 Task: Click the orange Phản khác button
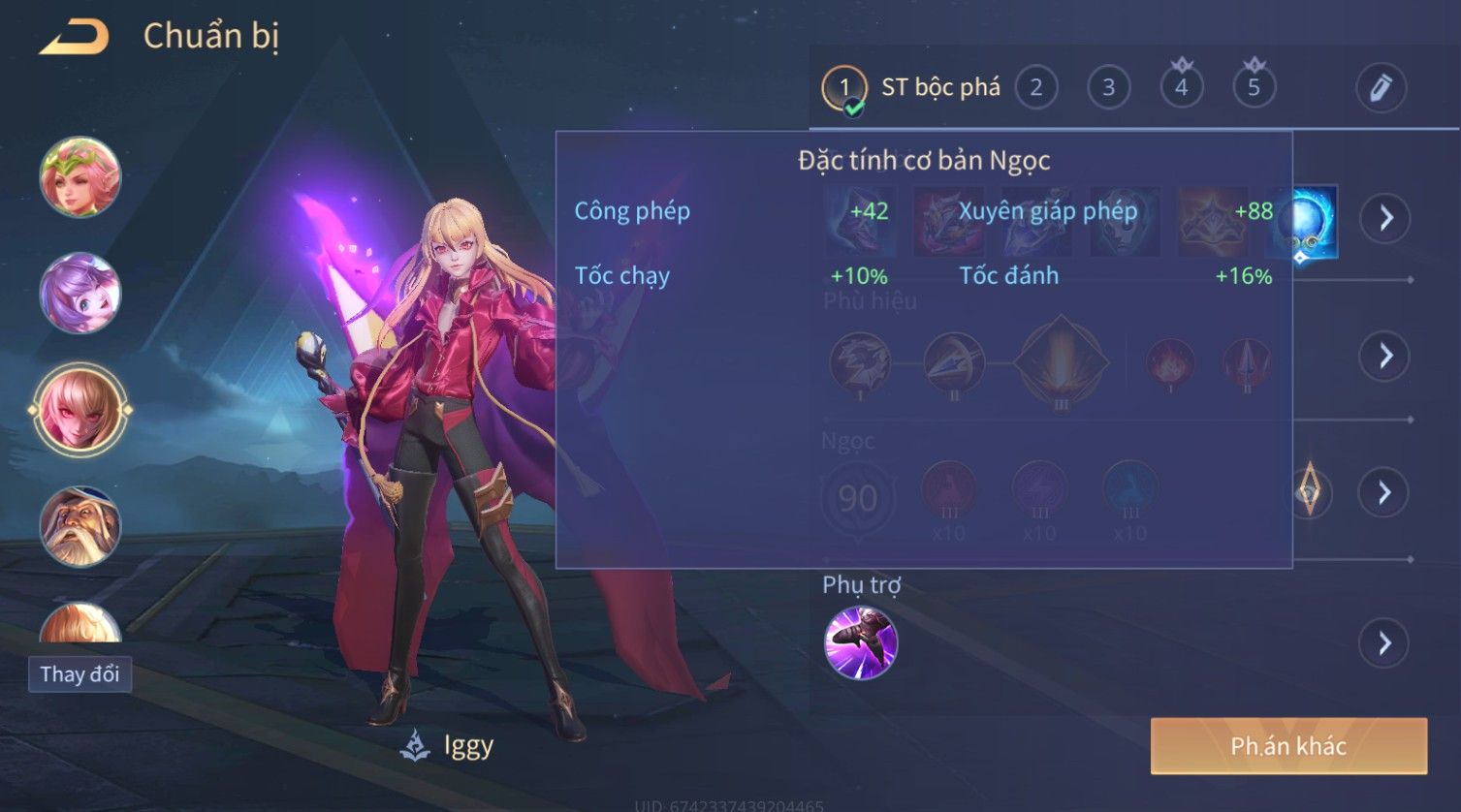(1288, 746)
